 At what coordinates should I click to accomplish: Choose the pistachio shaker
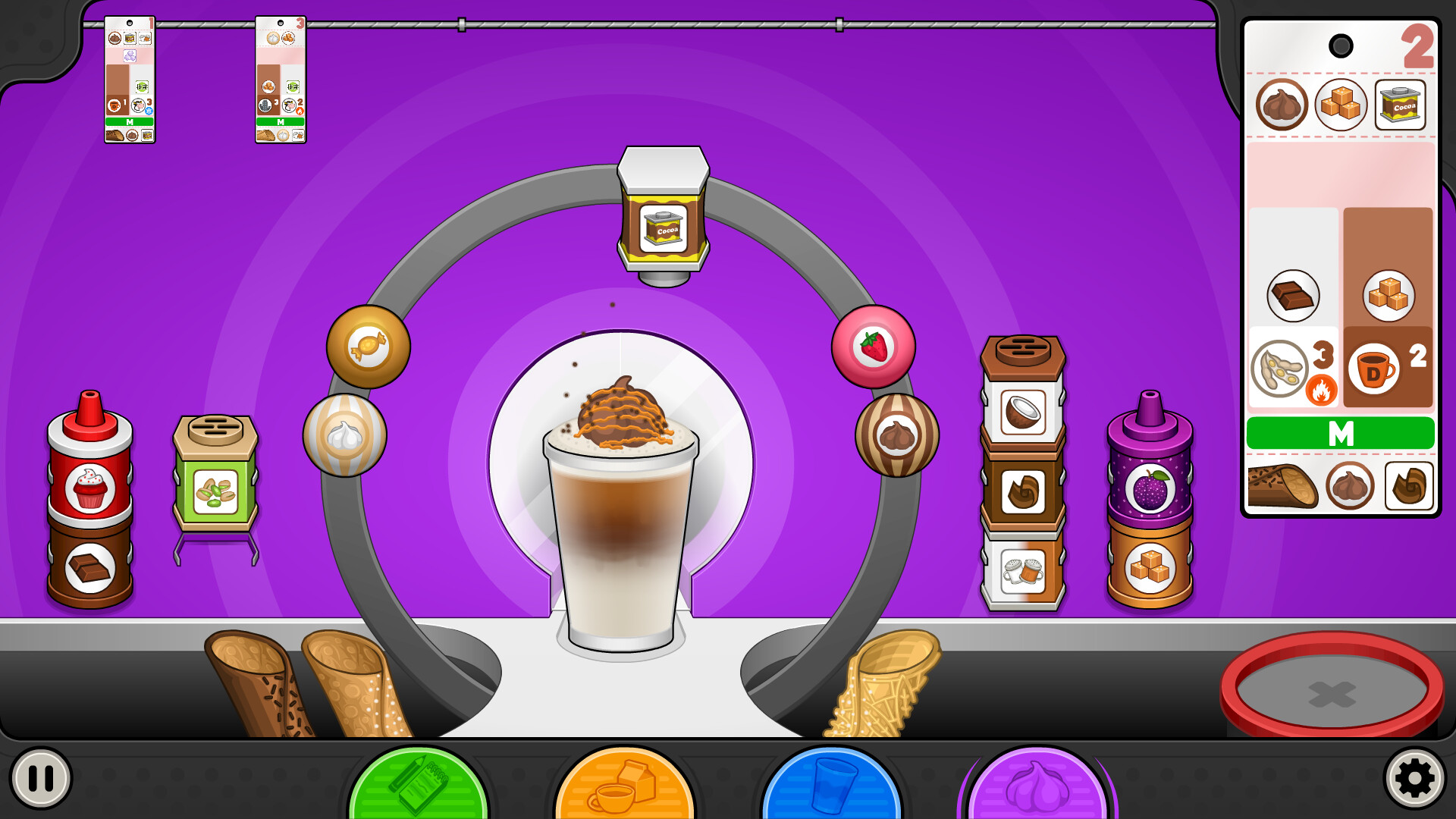pos(215,478)
